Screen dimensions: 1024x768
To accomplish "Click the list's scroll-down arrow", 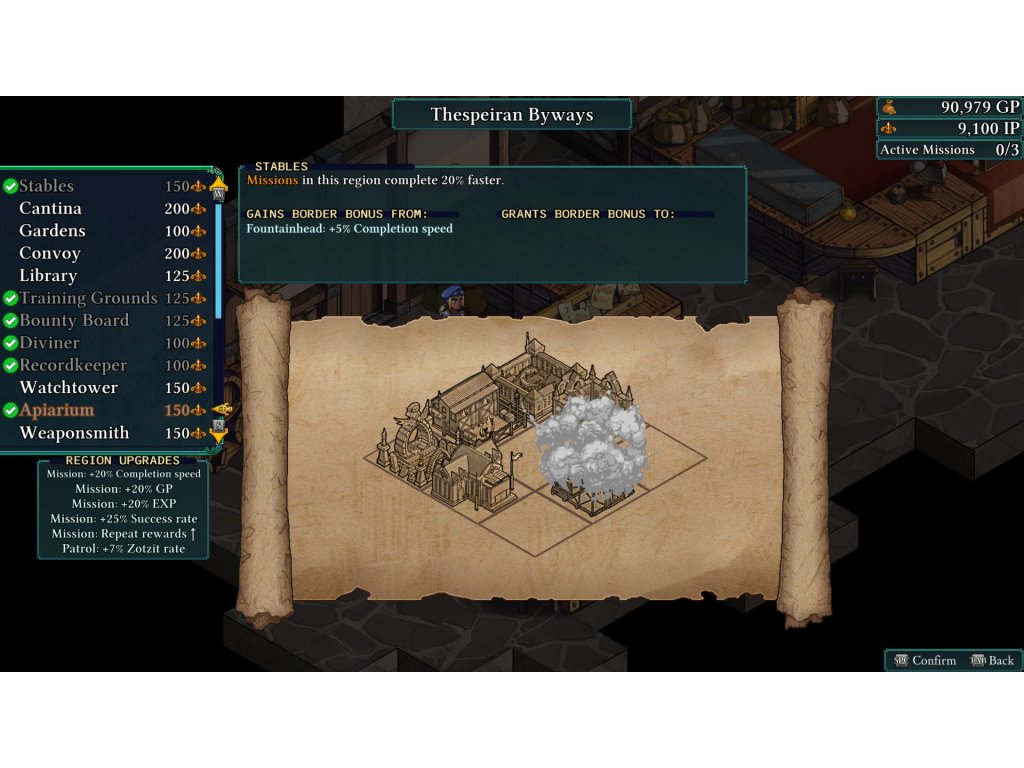I will [218, 433].
